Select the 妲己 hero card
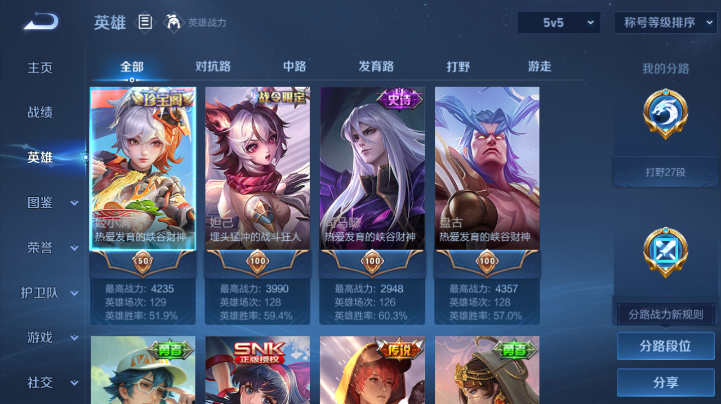The image size is (721, 404). point(257,170)
